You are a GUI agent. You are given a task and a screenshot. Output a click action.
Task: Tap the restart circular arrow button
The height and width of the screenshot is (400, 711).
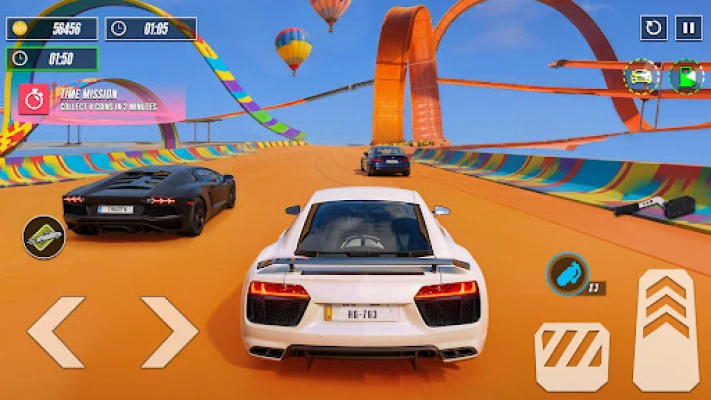[x=654, y=28]
